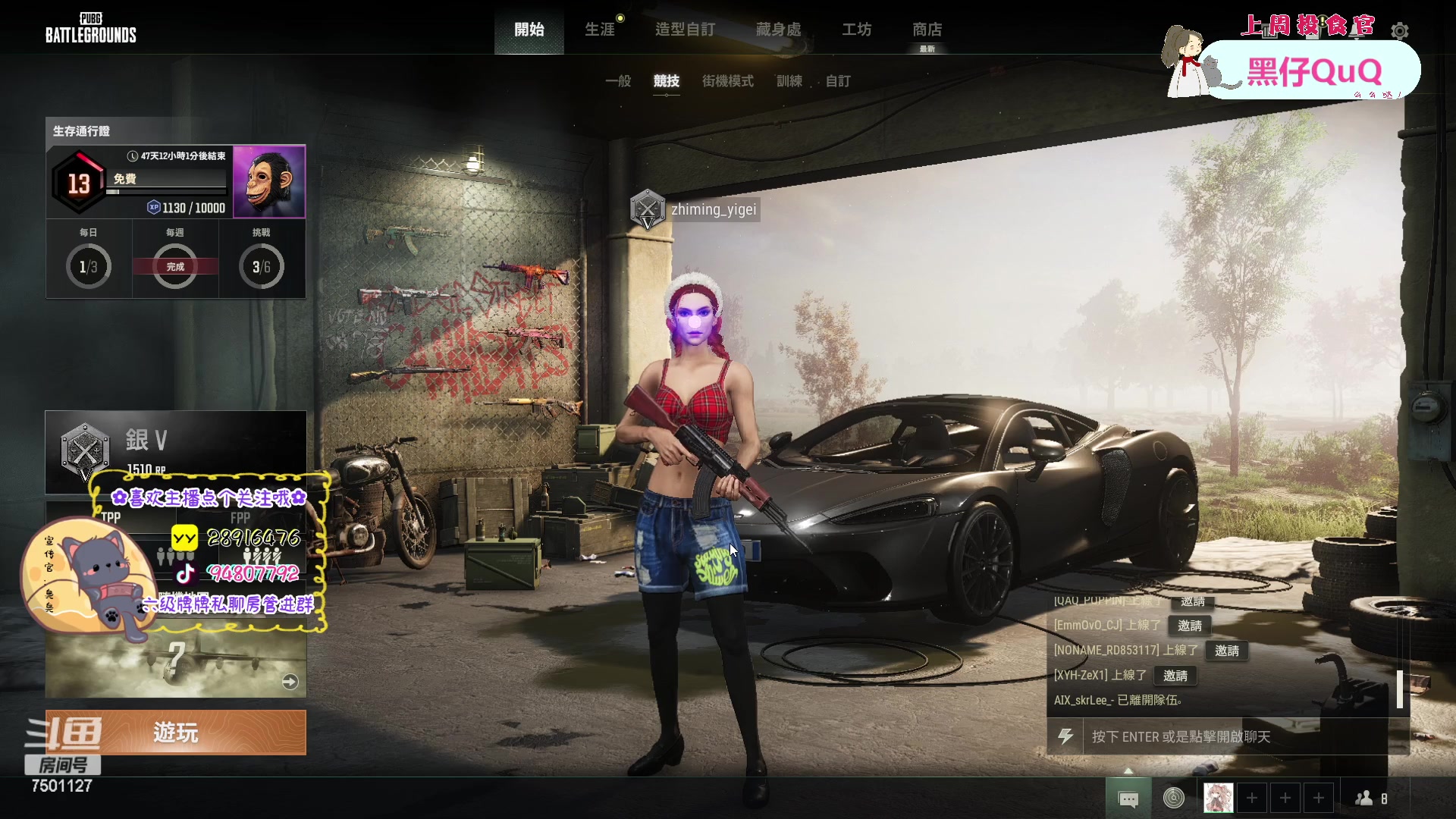This screenshot has height=819, width=1456.
Task: Open the friends list icon
Action: [x=1370, y=799]
